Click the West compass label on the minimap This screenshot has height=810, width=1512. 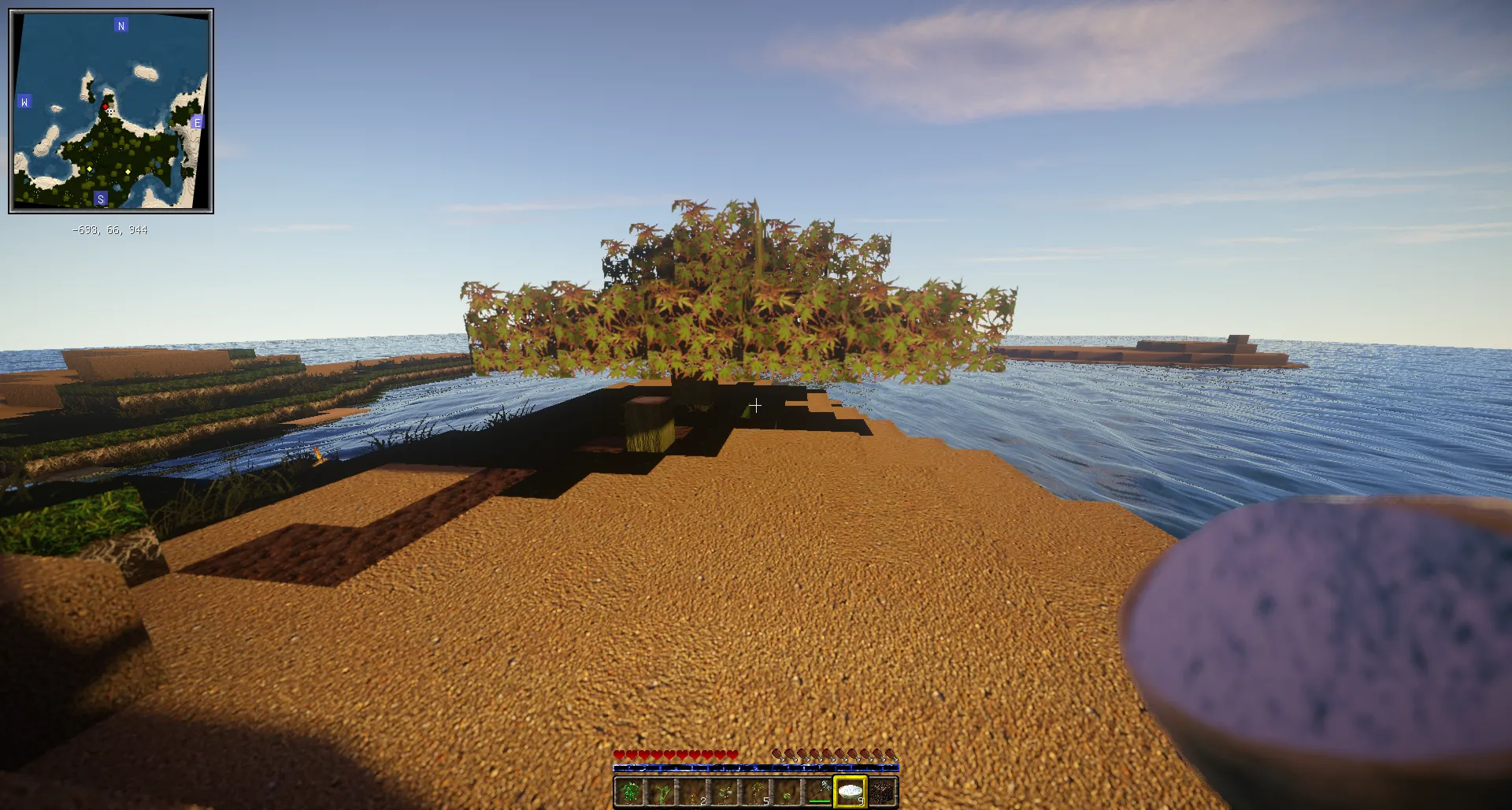24,101
